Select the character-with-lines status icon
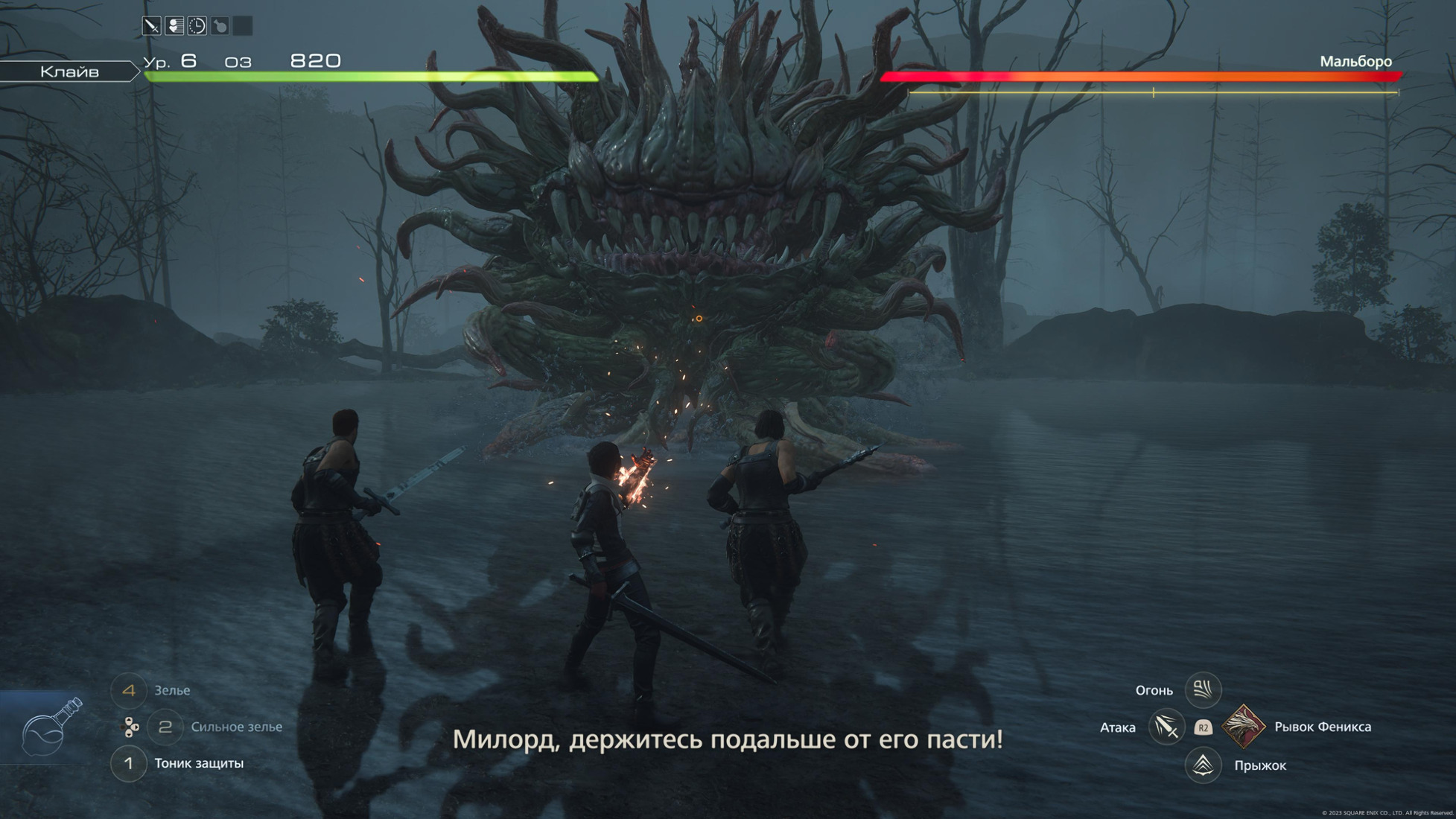 [174, 27]
